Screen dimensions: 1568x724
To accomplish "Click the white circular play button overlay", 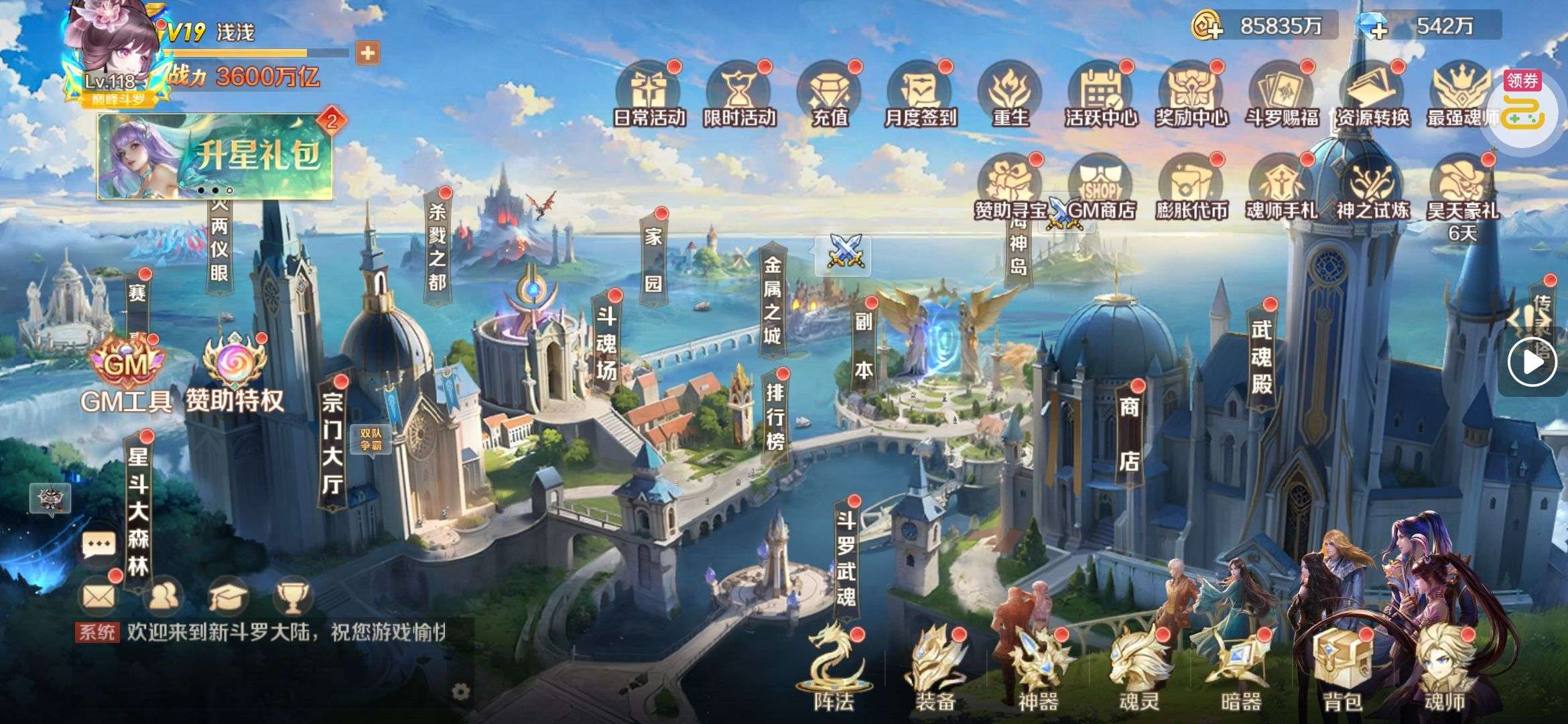I will pyautogui.click(x=1532, y=362).
